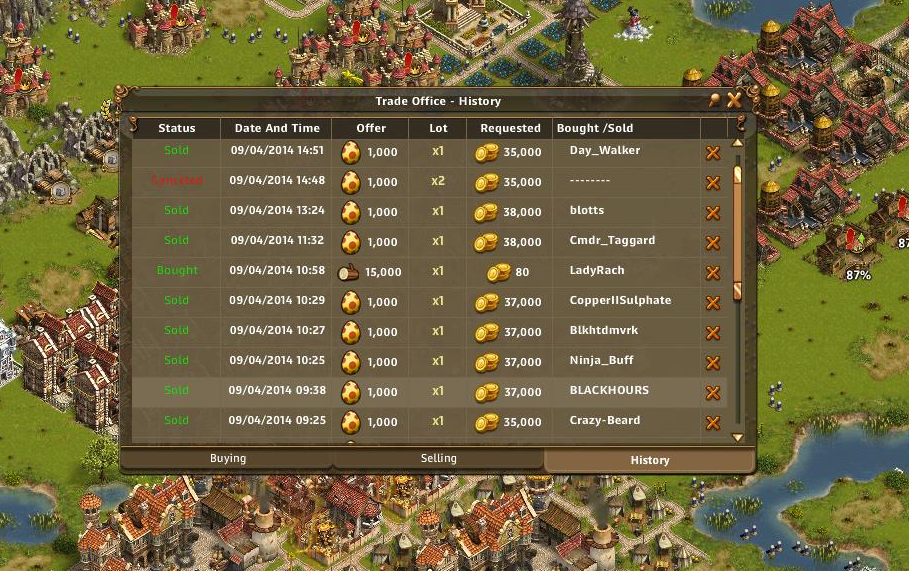Switch to the Buying tab
The height and width of the screenshot is (571, 909).
pyautogui.click(x=228, y=459)
